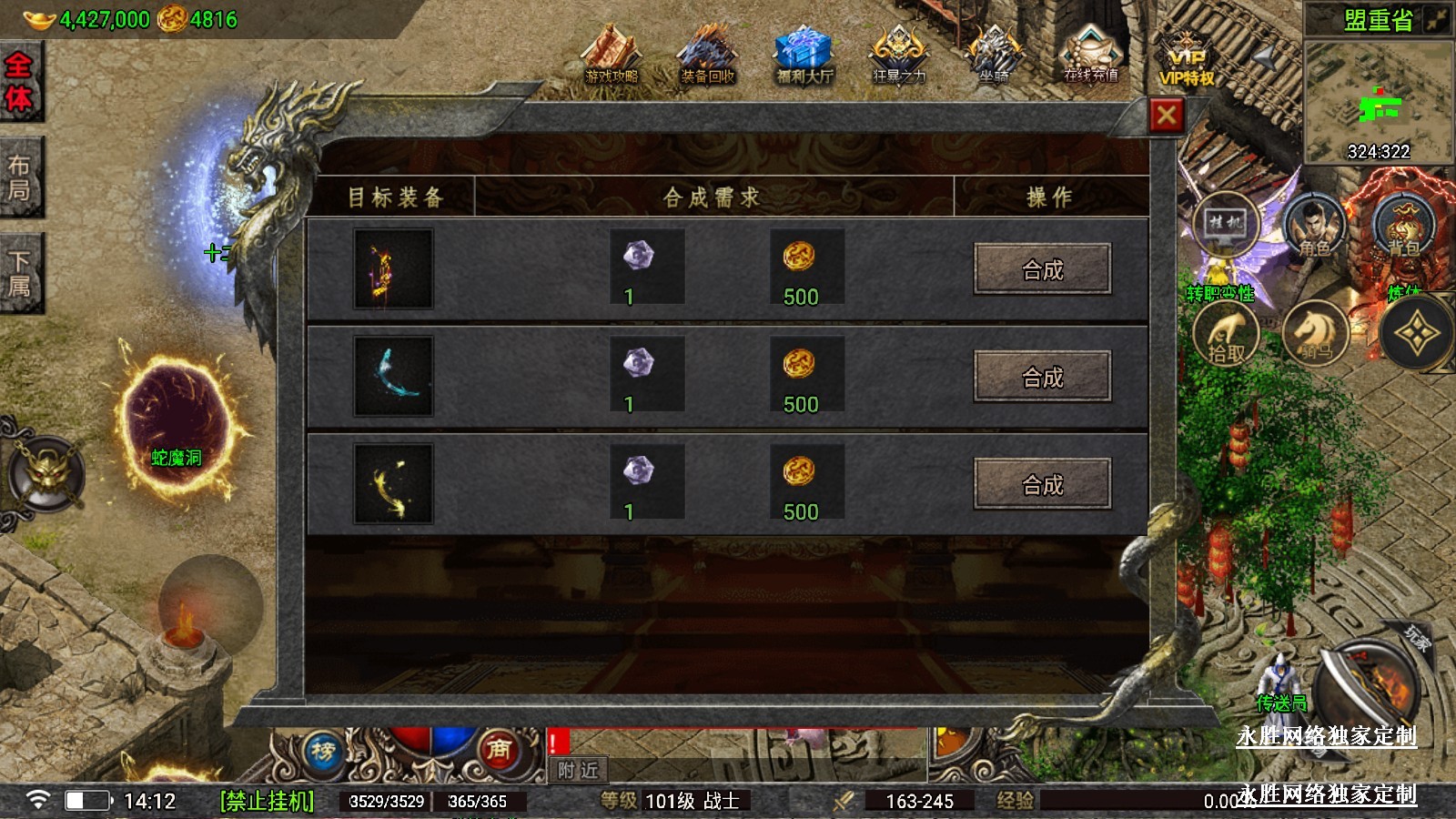This screenshot has height=819, width=1456.
Task: Open the 游戏攻略 game guide icon
Action: click(x=612, y=56)
